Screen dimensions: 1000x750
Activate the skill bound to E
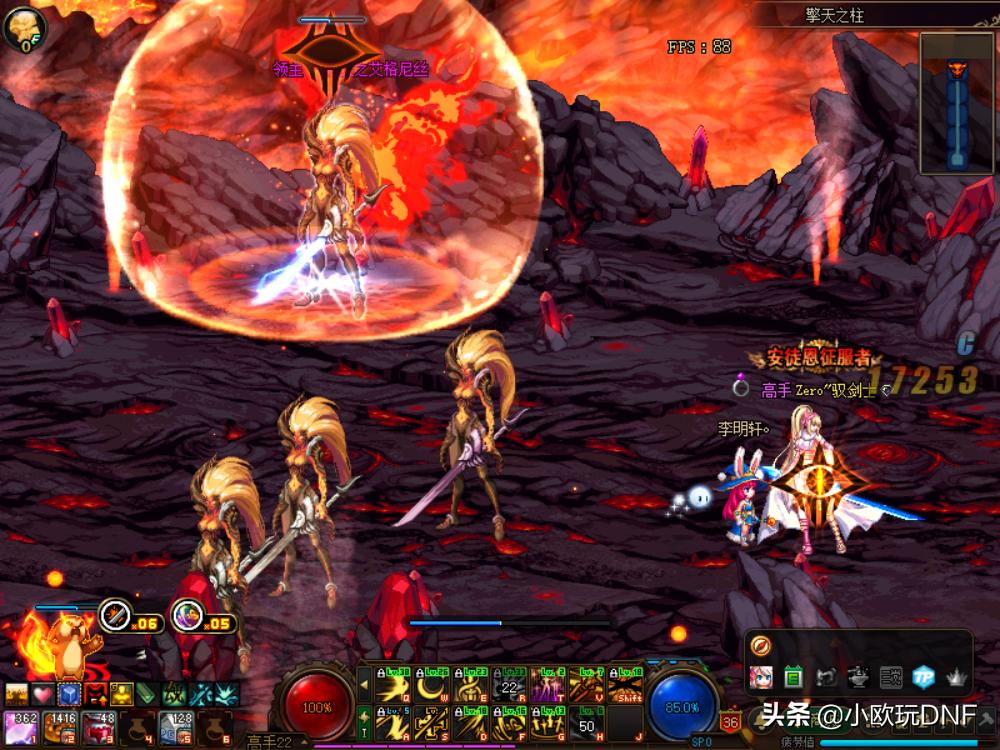(x=470, y=685)
